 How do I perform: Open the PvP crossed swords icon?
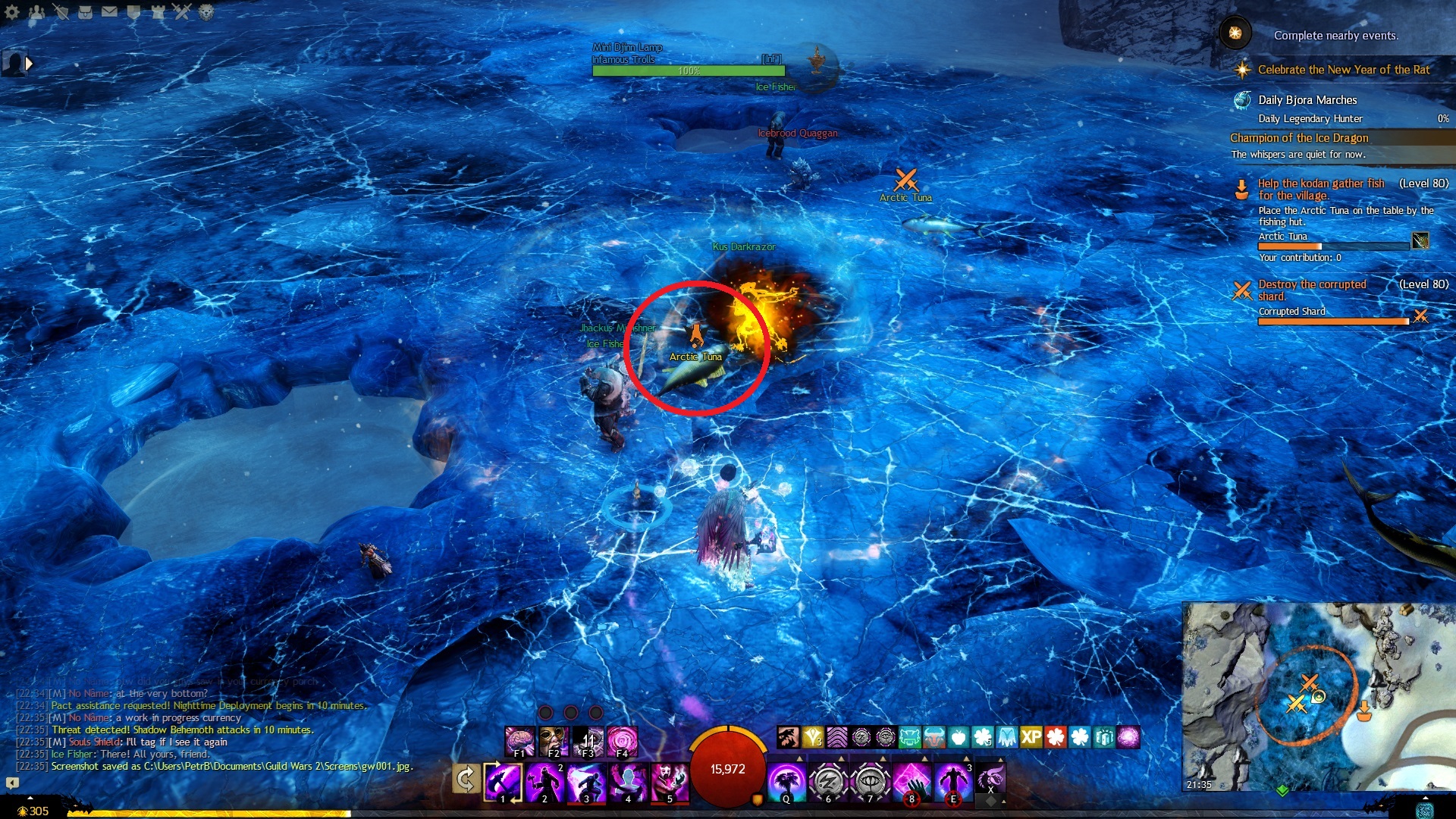(x=182, y=11)
